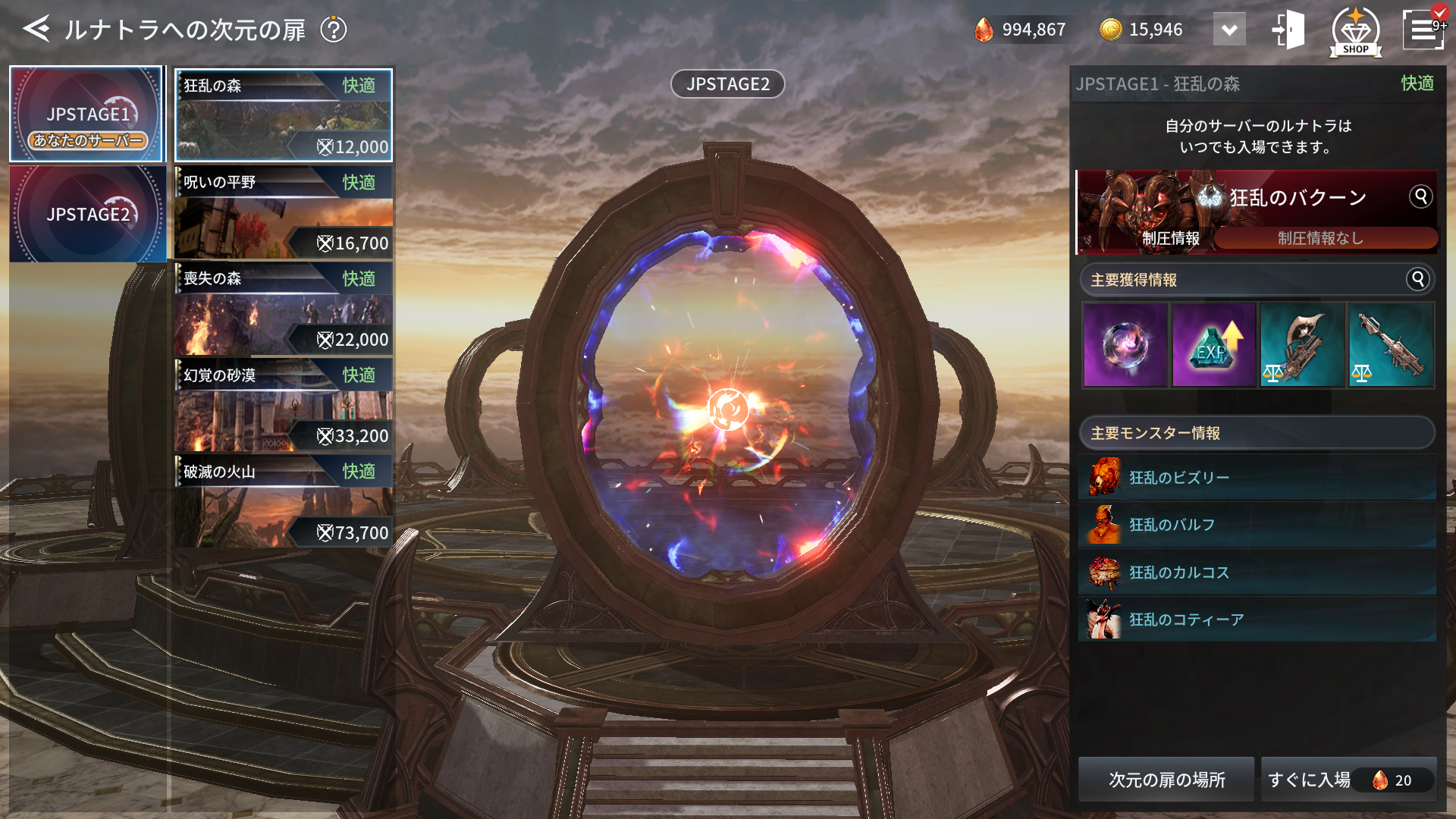The width and height of the screenshot is (1456, 819).
Task: View the purple orb reward item
Action: pyautogui.click(x=1125, y=346)
